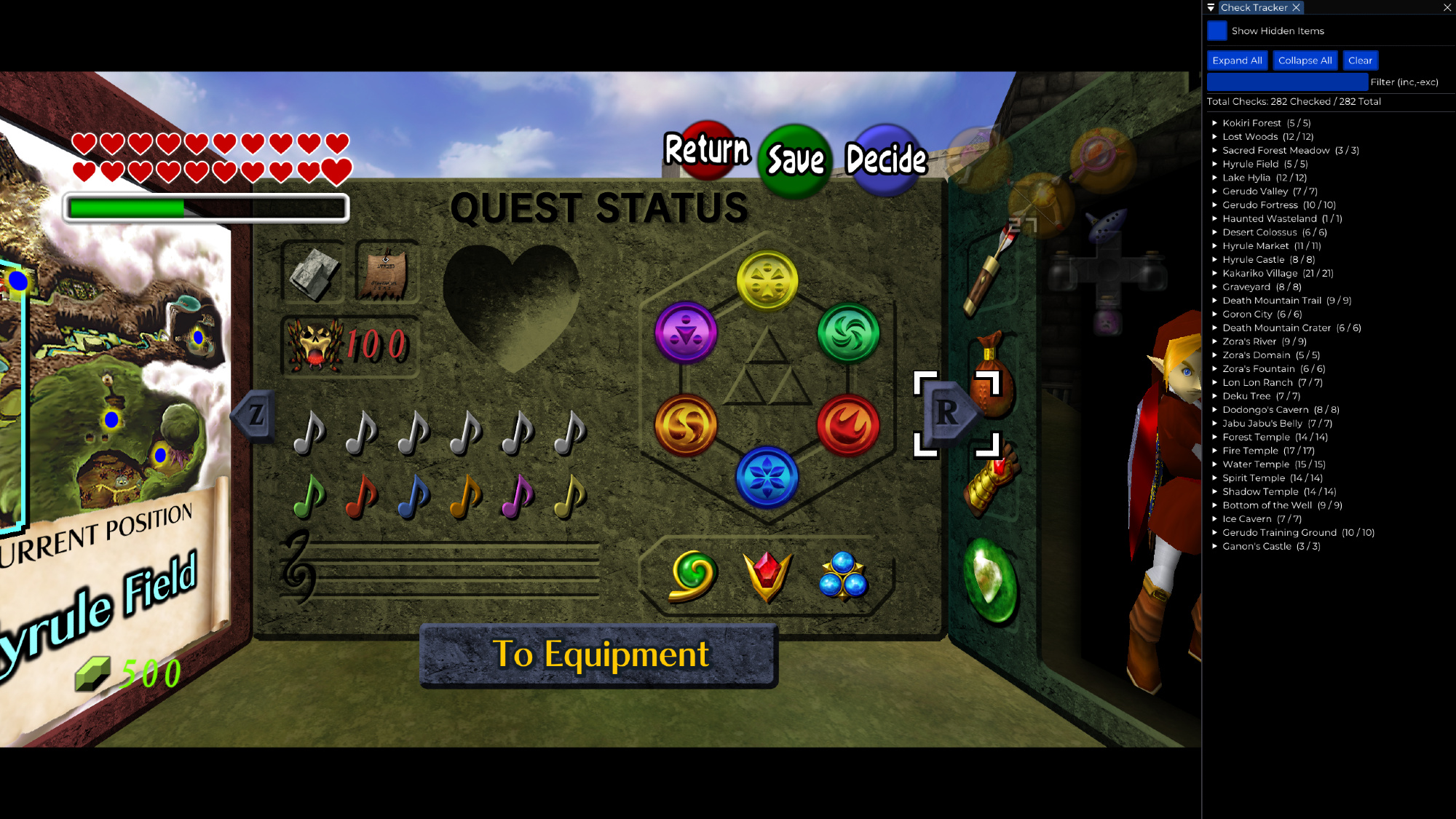This screenshot has width=1456, height=819.
Task: Click the blue Decide button
Action: (x=886, y=159)
